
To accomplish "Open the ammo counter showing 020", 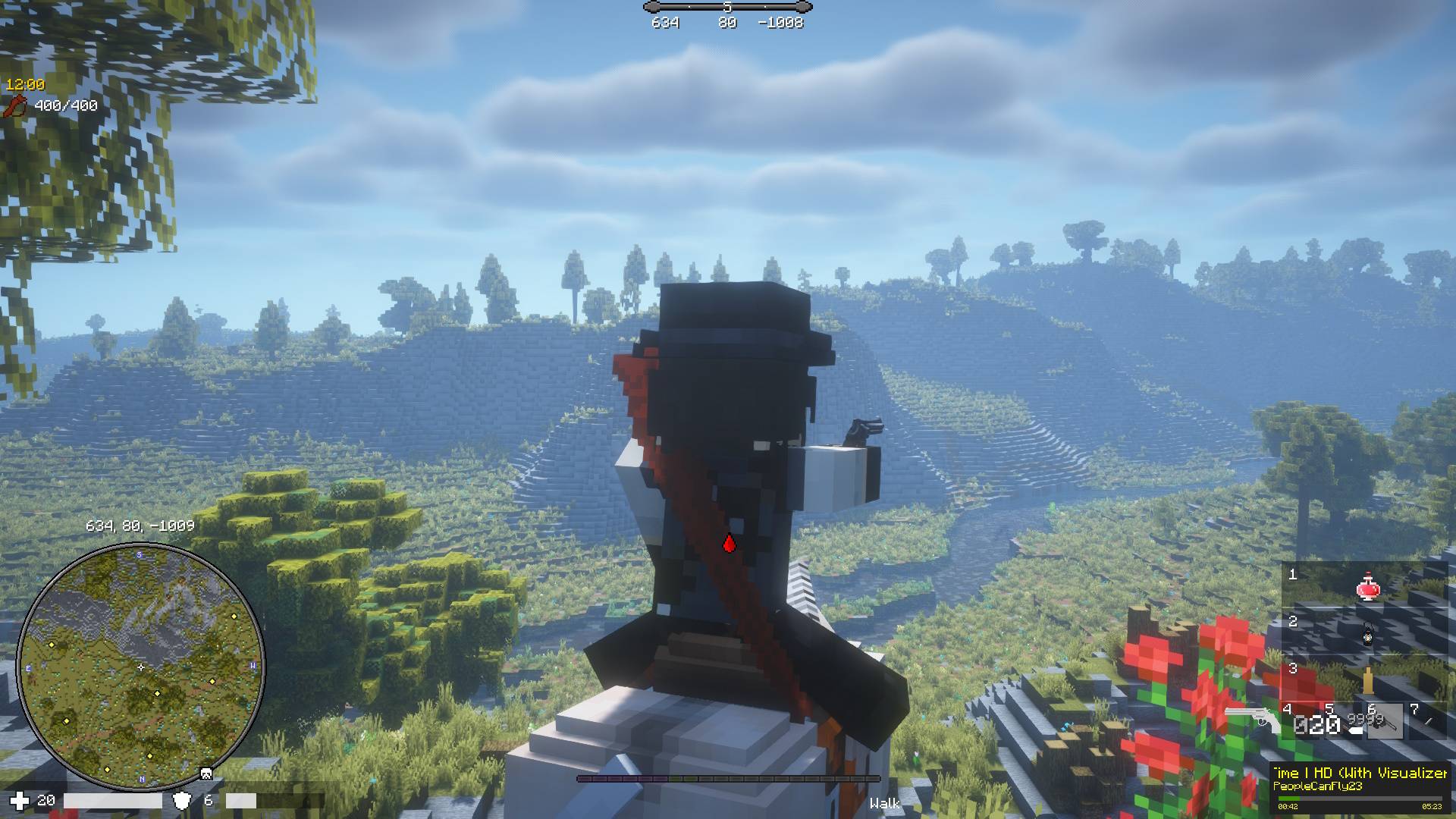I will pos(1317,723).
